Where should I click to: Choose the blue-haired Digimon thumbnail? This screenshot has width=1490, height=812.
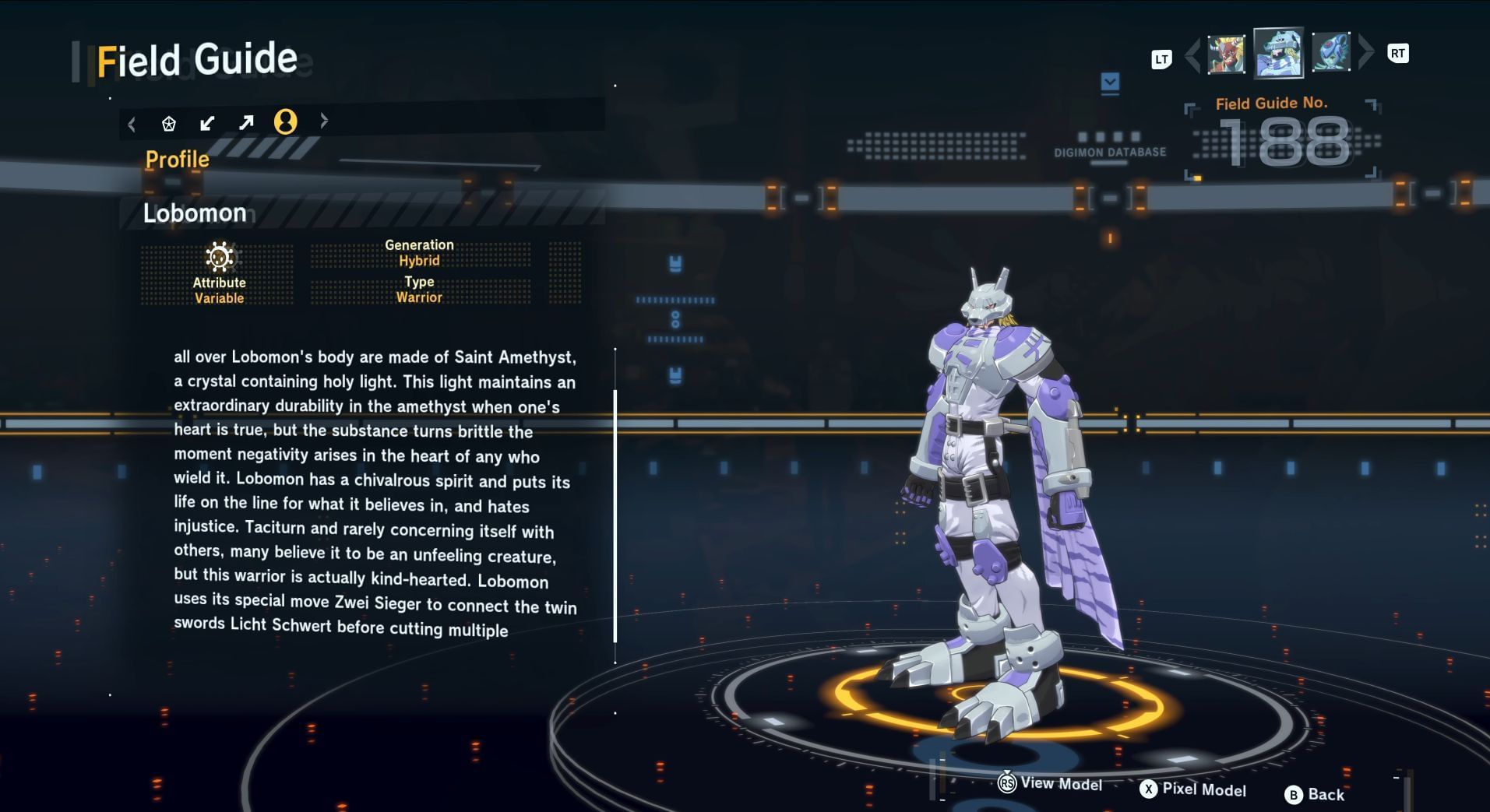coord(1330,53)
